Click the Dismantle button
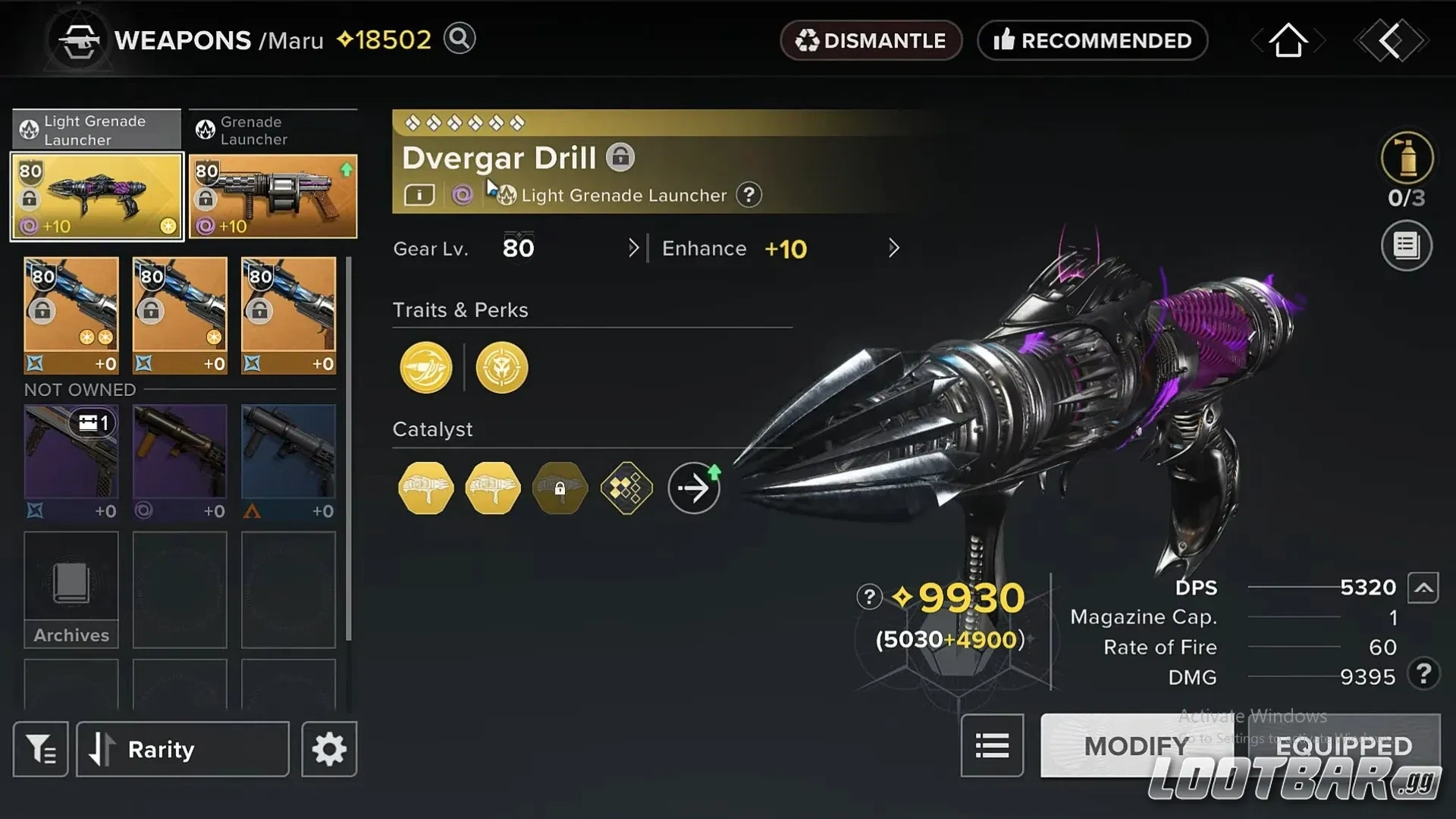Screen dimensions: 1456x819 click(871, 40)
